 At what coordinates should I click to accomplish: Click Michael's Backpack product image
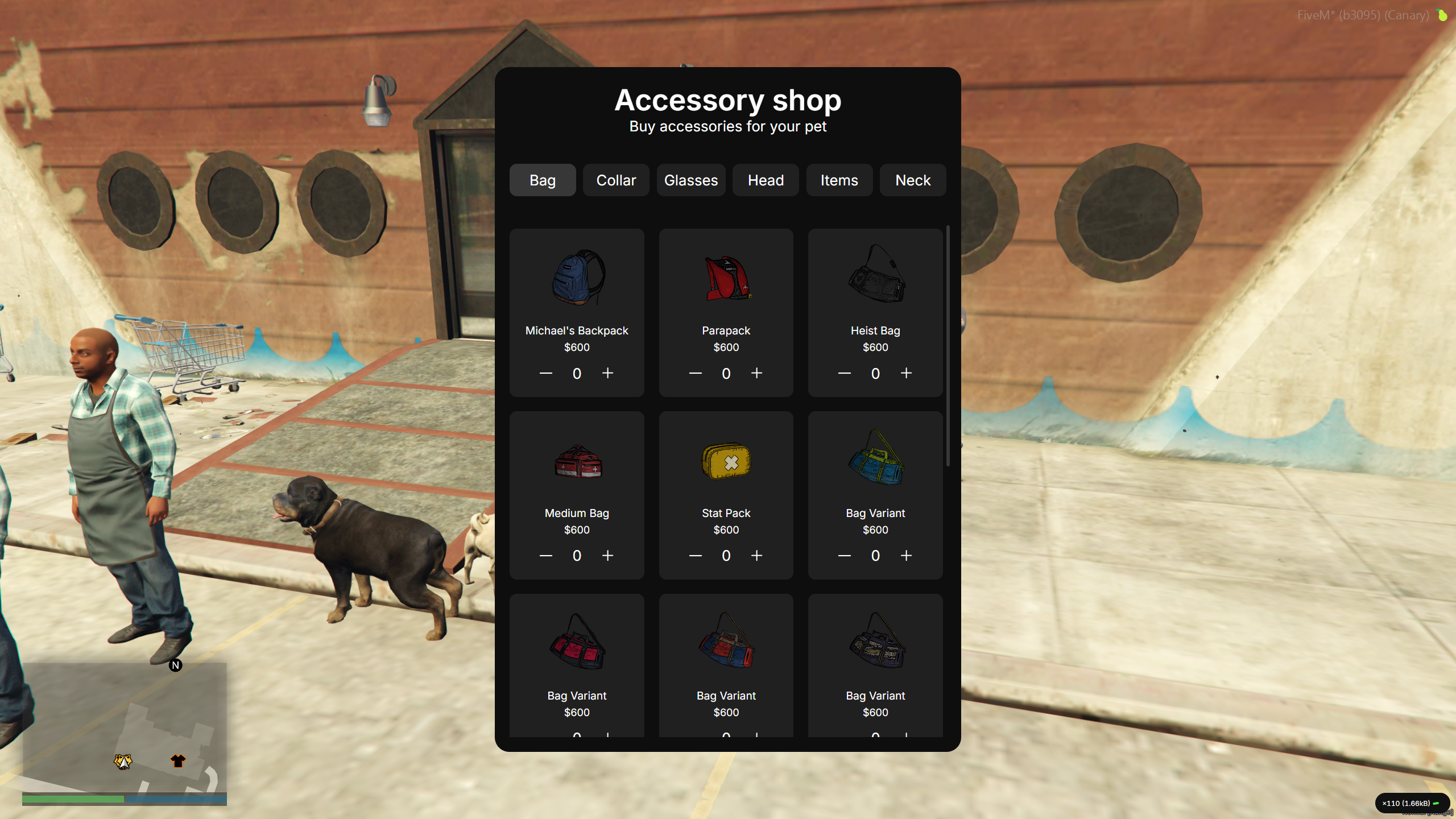tap(577, 279)
